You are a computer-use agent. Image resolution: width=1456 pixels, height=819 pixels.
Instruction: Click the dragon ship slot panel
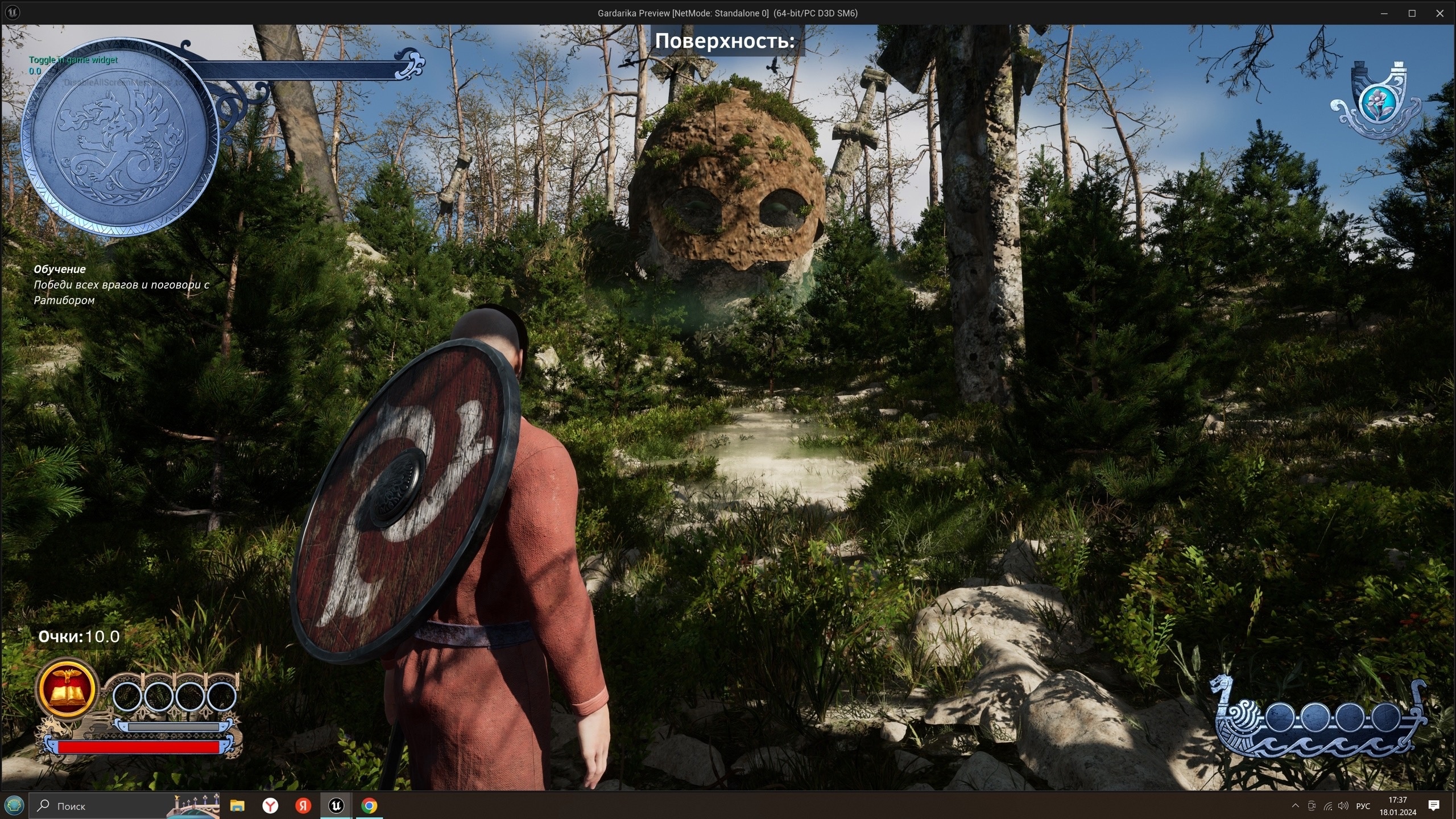coord(1319,718)
